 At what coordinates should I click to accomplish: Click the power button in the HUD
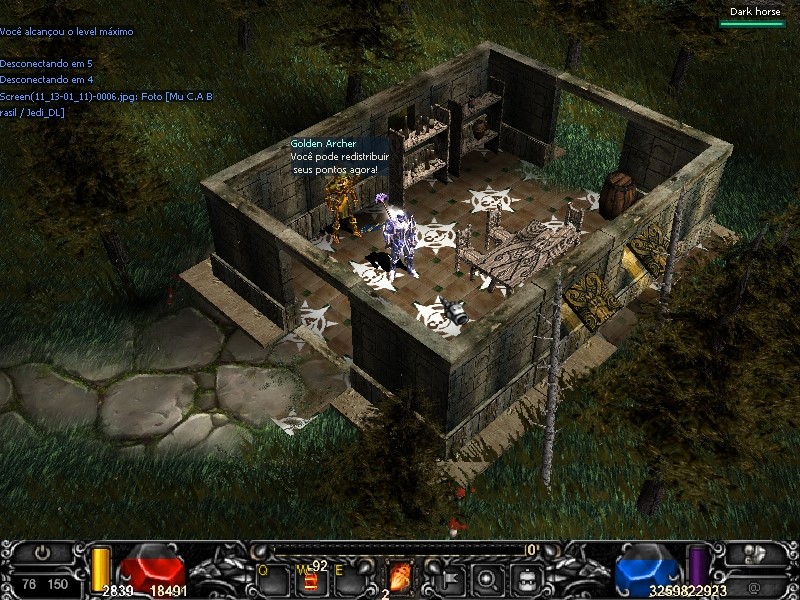[x=42, y=551]
